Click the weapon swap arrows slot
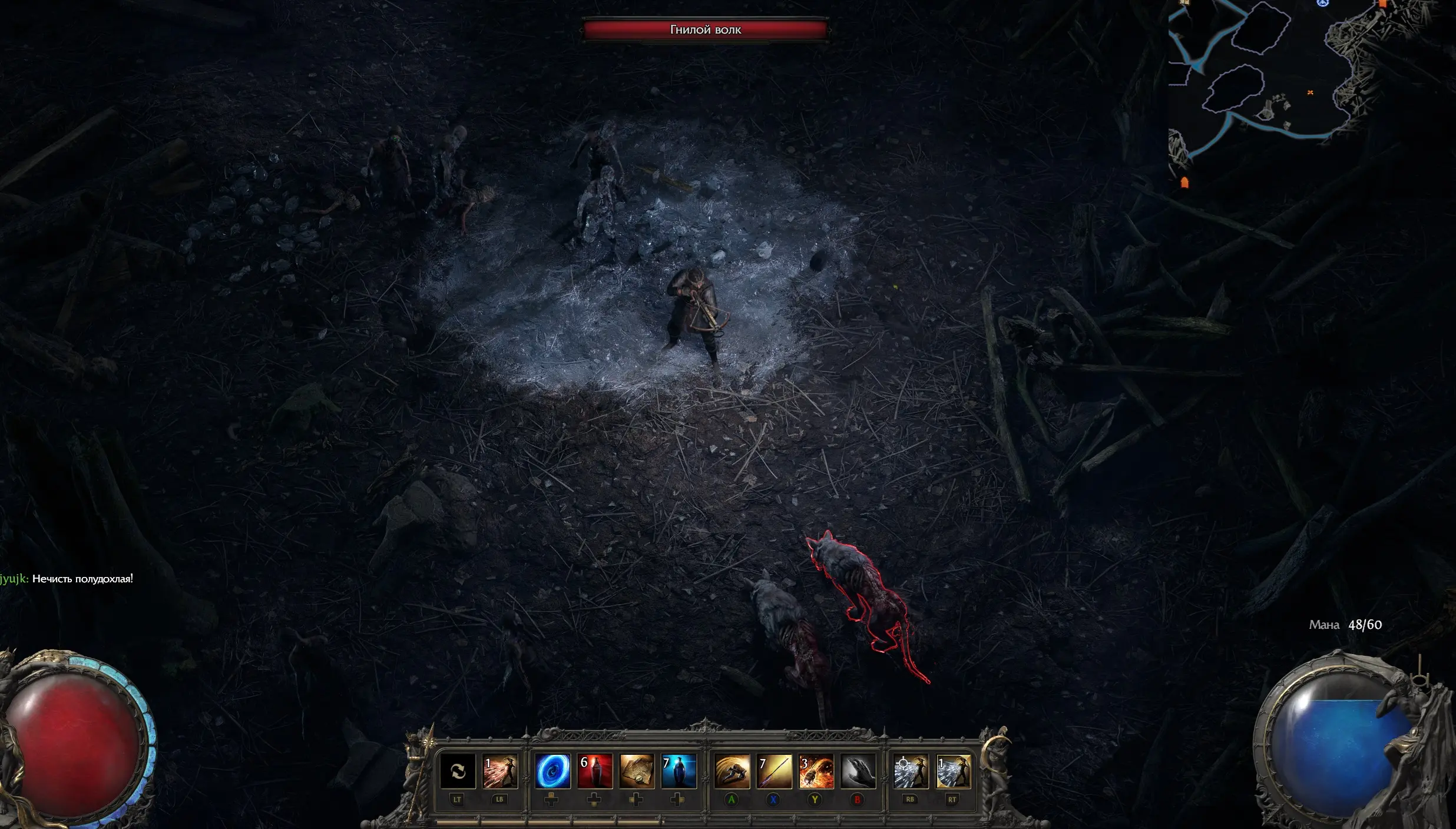1456x829 pixels. click(x=458, y=771)
